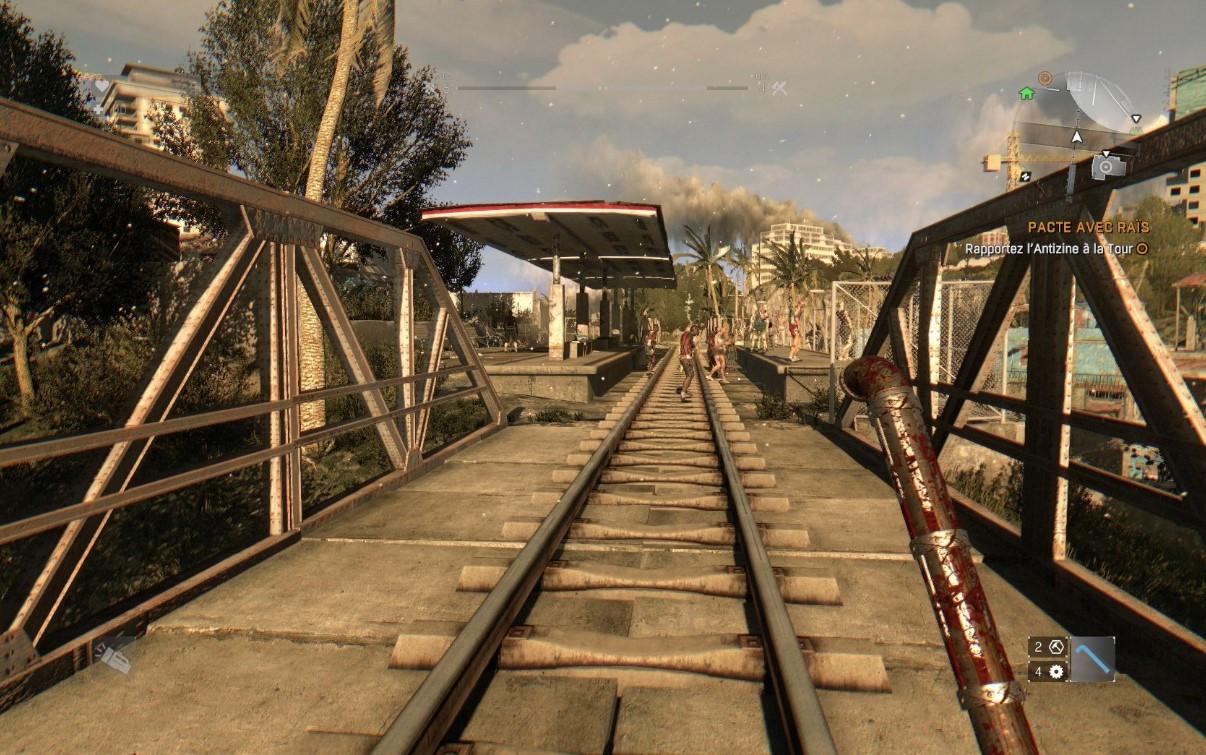The width and height of the screenshot is (1206, 755).
Task: Select the green safe house marker
Action: [1026, 93]
